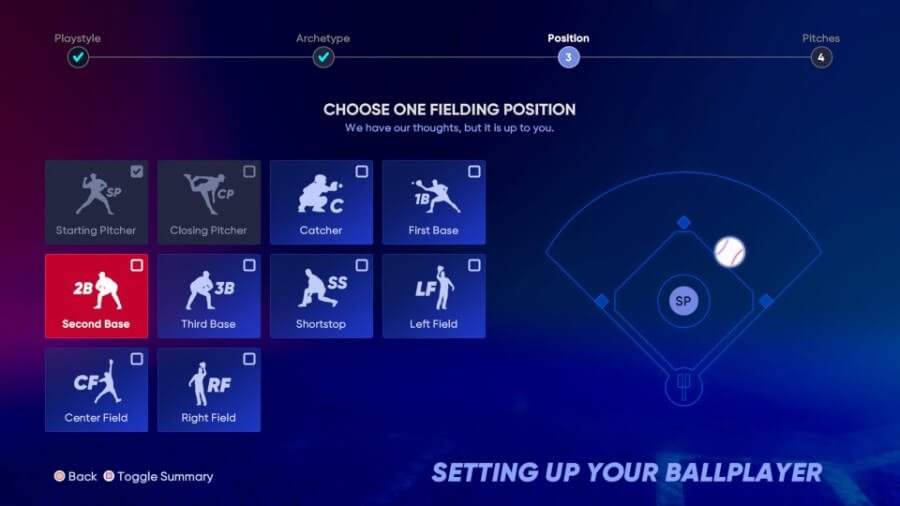900x506 pixels.
Task: Open the Position step marker
Action: tap(568, 57)
